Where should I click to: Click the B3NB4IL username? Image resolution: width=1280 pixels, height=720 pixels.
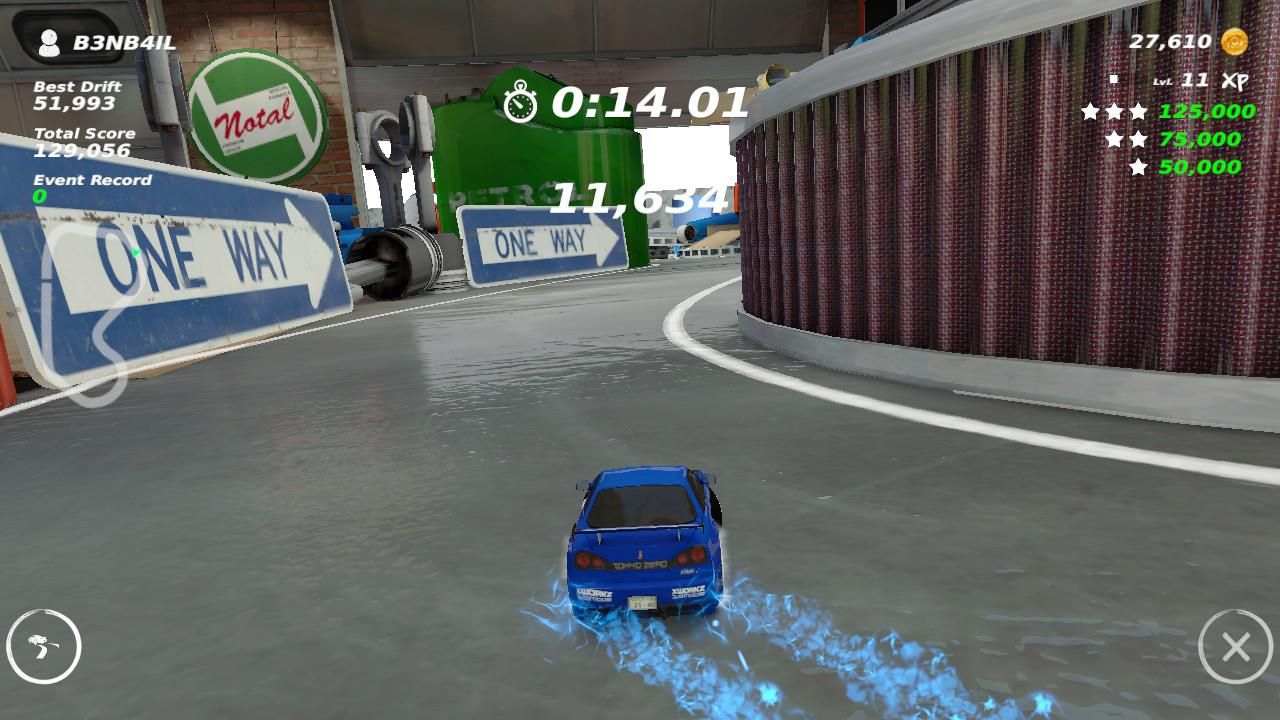coord(125,41)
